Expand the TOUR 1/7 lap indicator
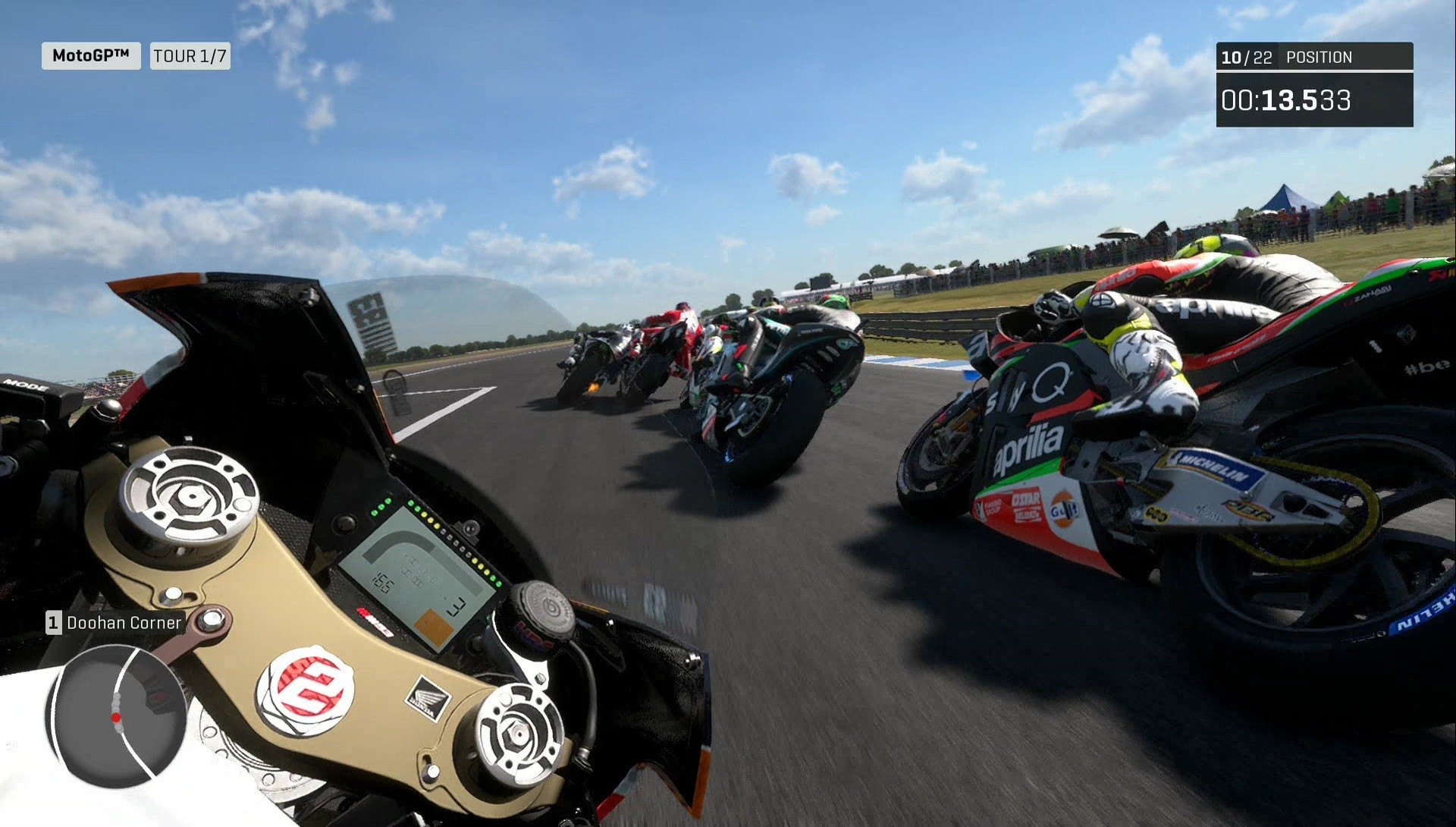 [190, 55]
